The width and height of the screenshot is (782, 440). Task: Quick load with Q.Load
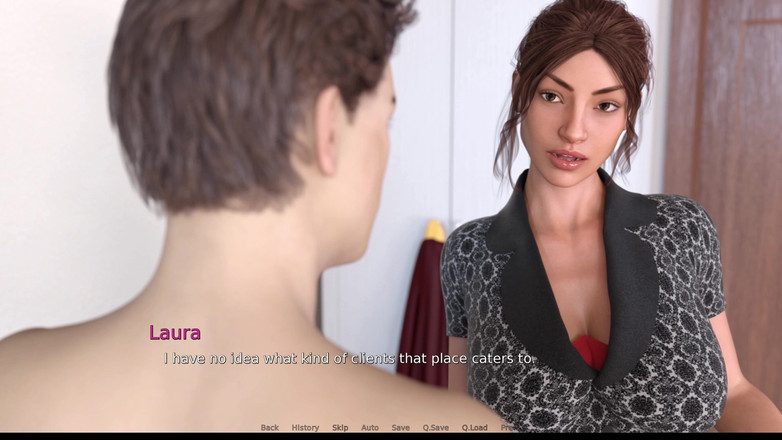coord(474,428)
